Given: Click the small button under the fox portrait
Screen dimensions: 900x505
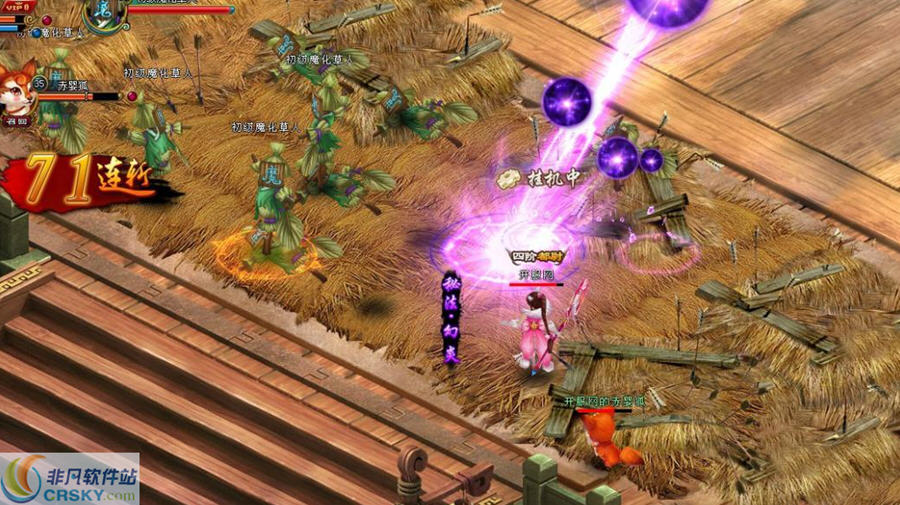Looking at the screenshot, I should click(17, 121).
